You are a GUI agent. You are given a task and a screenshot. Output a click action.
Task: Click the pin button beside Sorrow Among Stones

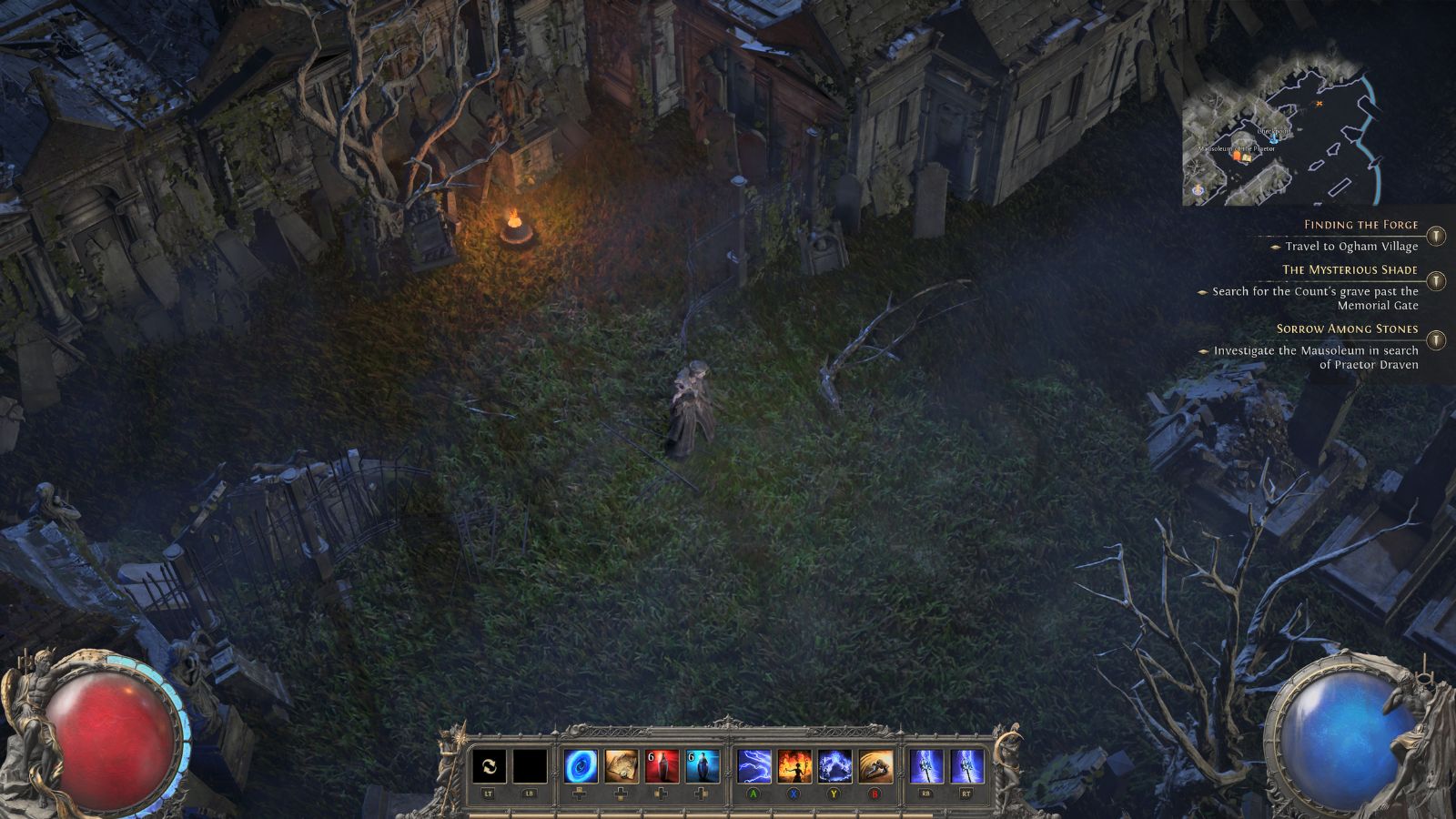tap(1436, 340)
